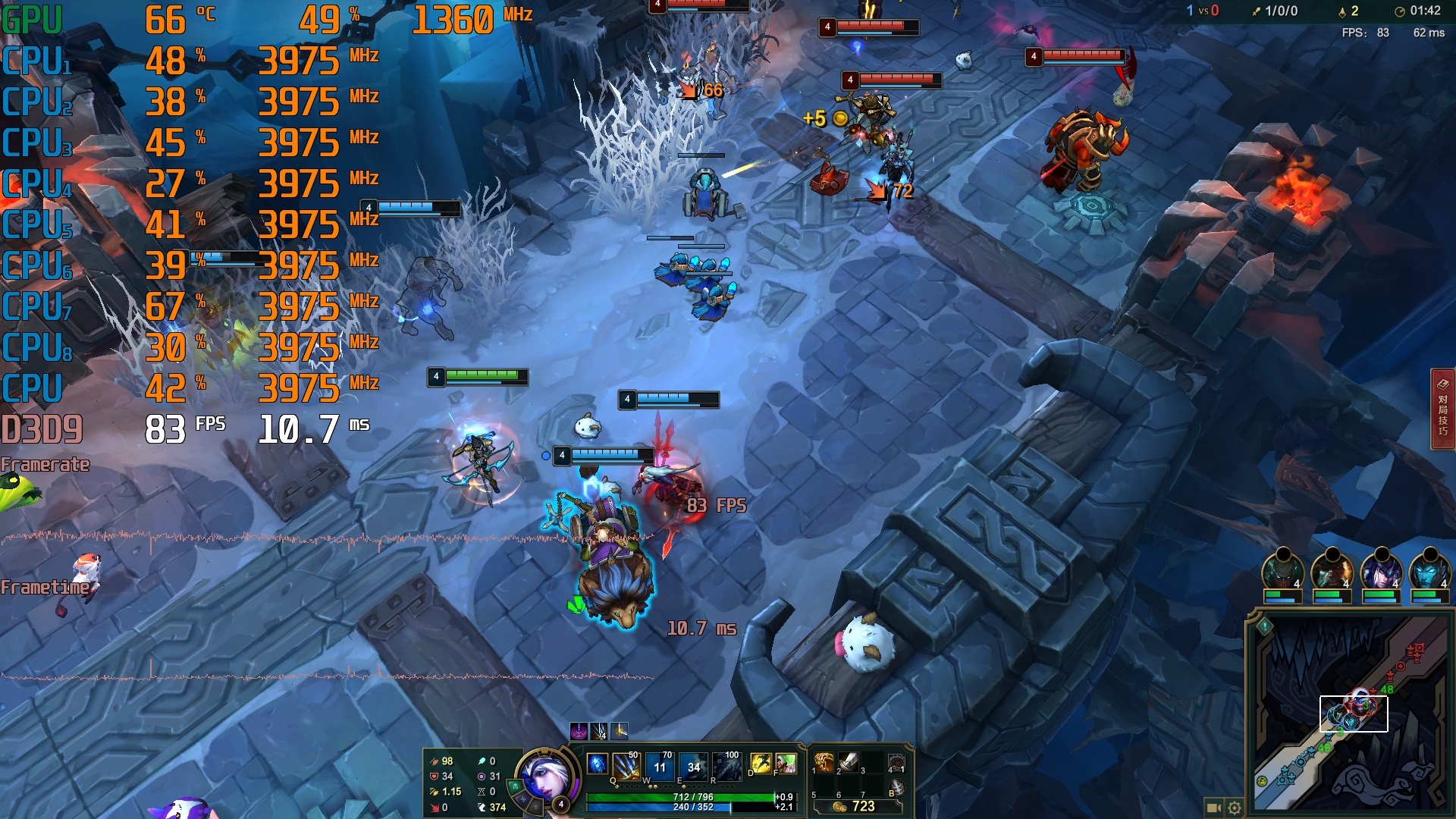Use the hooded-figure summoner spell on F

(786, 764)
